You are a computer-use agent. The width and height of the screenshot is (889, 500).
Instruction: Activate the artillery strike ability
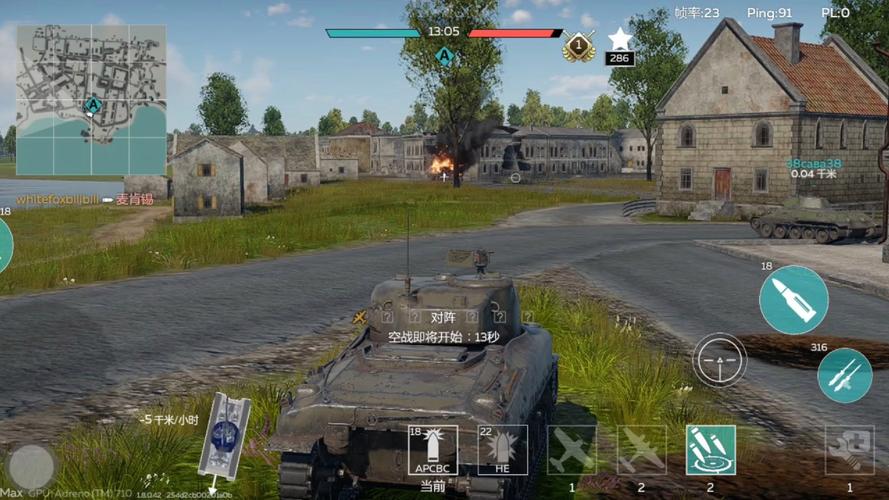(711, 450)
